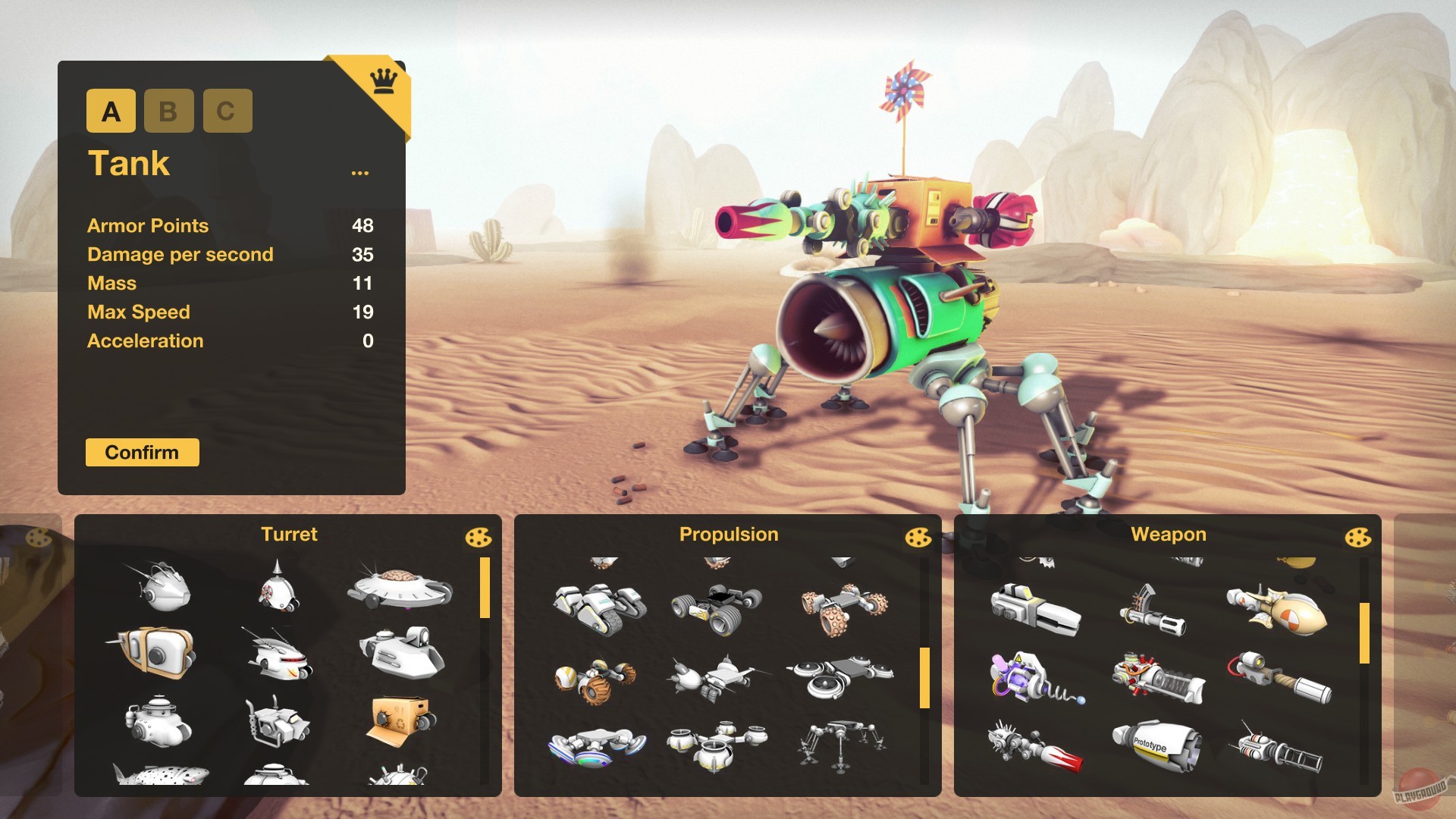Click the Turret panel scrollbar
The height and width of the screenshot is (819, 1456).
[x=486, y=586]
